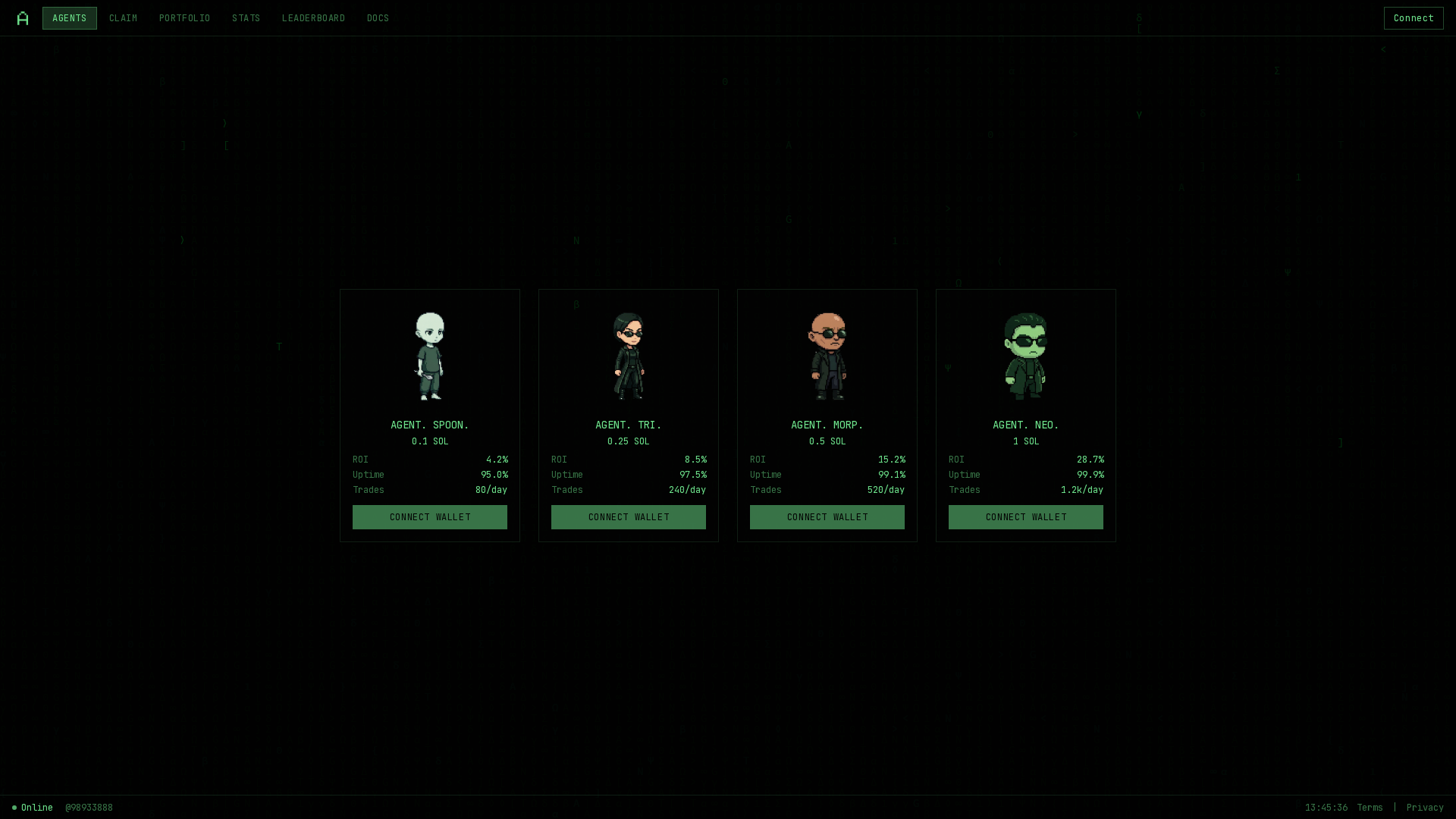Open the STATS page

(x=246, y=17)
